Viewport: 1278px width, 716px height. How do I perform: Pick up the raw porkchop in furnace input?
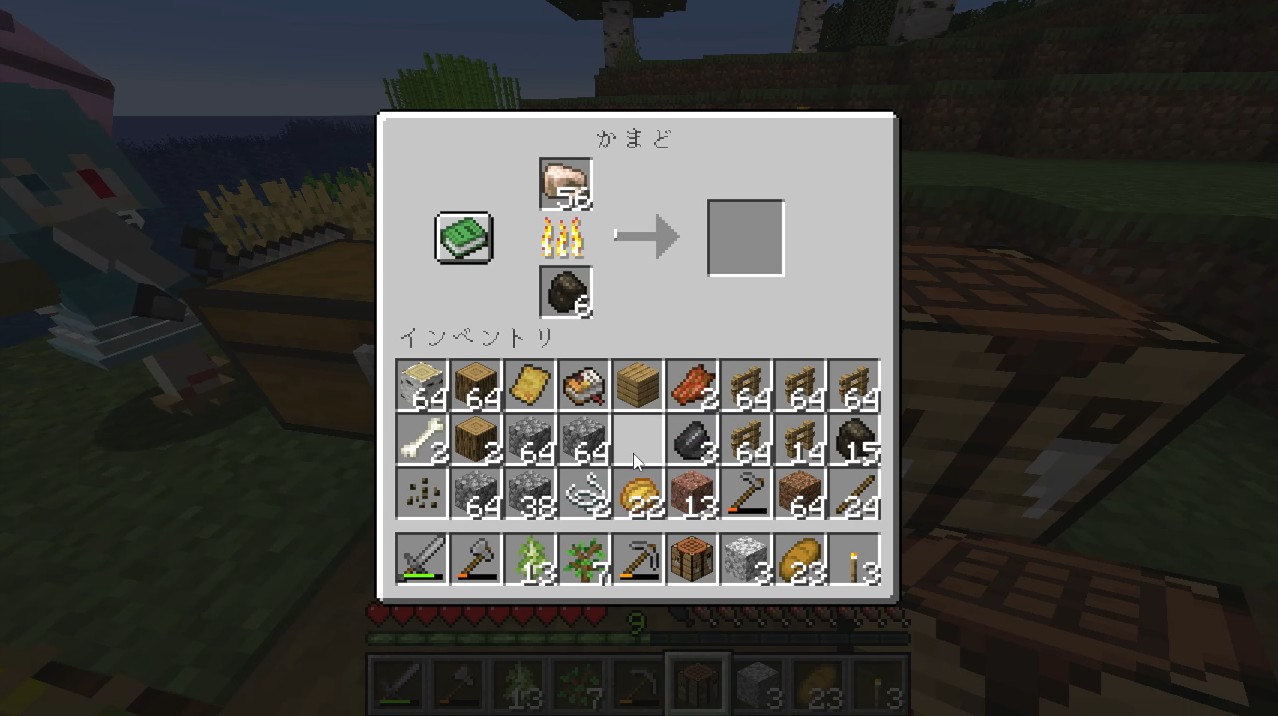565,184
